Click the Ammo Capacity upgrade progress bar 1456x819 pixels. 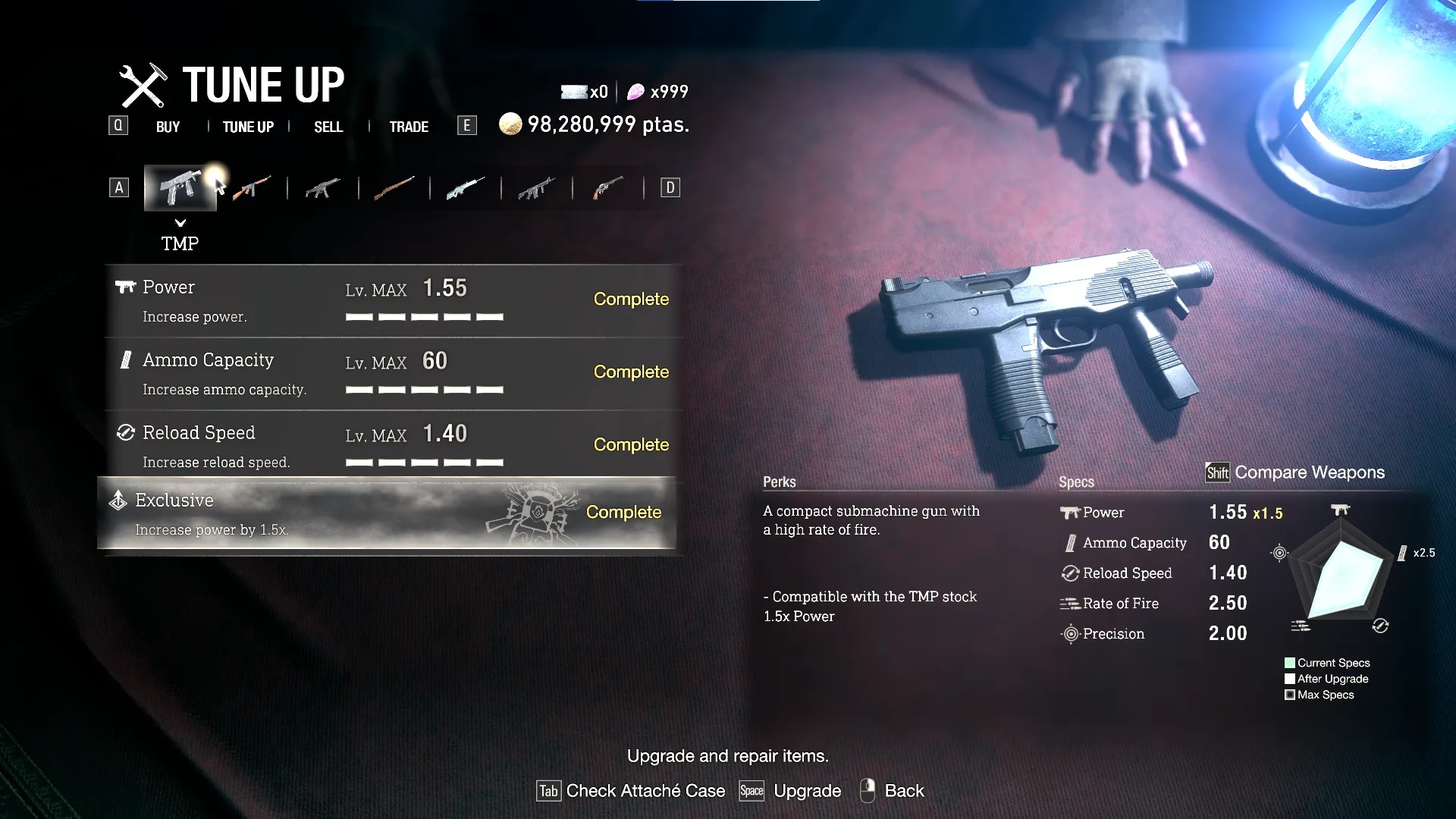[425, 388]
